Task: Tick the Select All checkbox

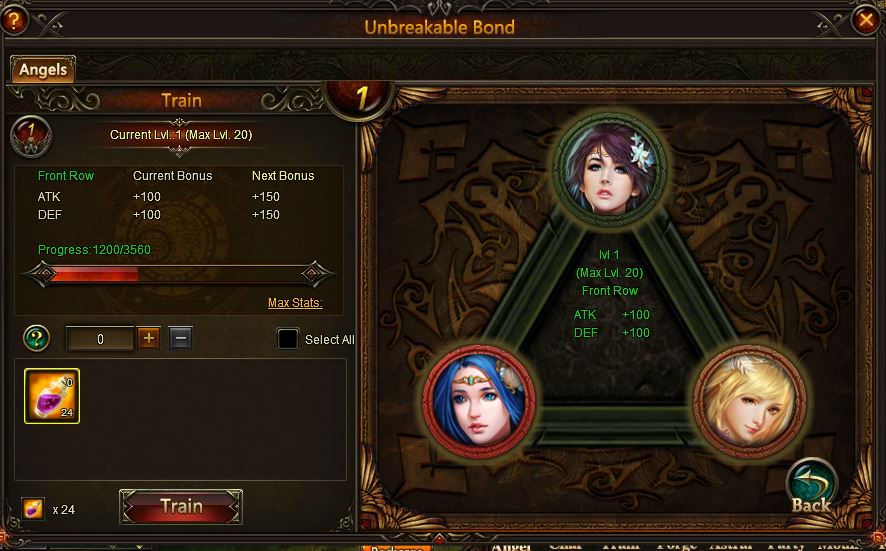Action: (288, 339)
